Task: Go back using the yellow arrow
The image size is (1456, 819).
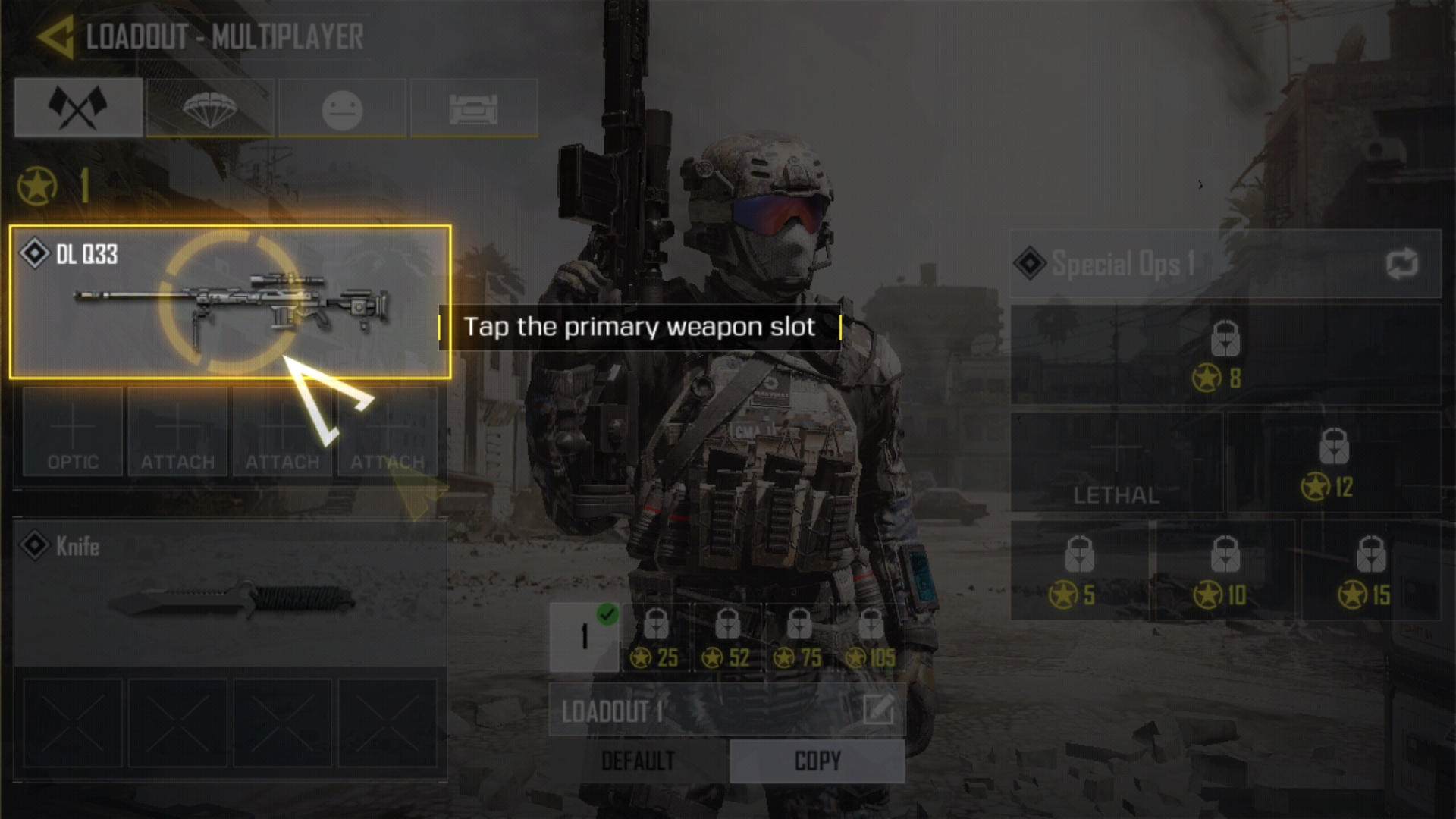Action: [x=55, y=36]
